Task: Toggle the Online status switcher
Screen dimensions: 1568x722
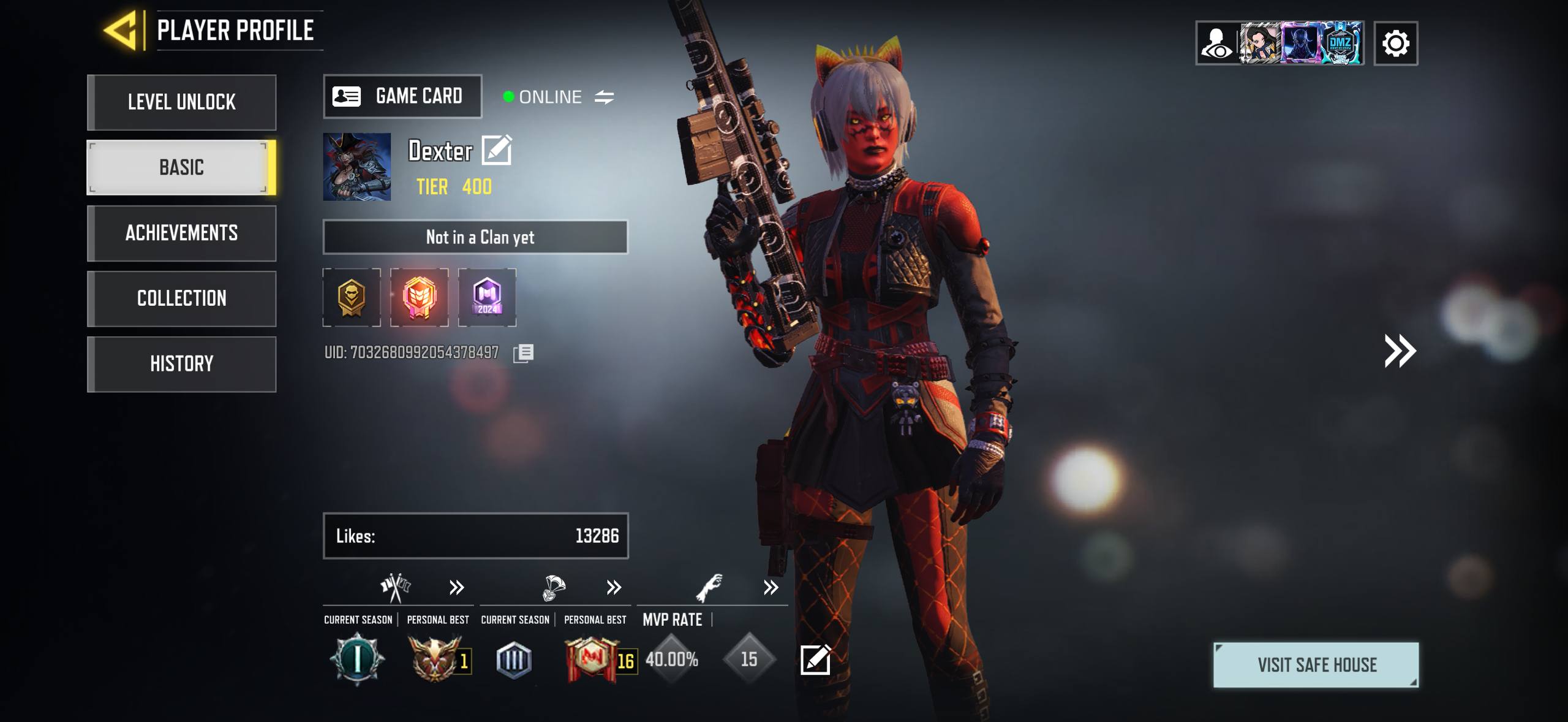Action: (x=604, y=97)
